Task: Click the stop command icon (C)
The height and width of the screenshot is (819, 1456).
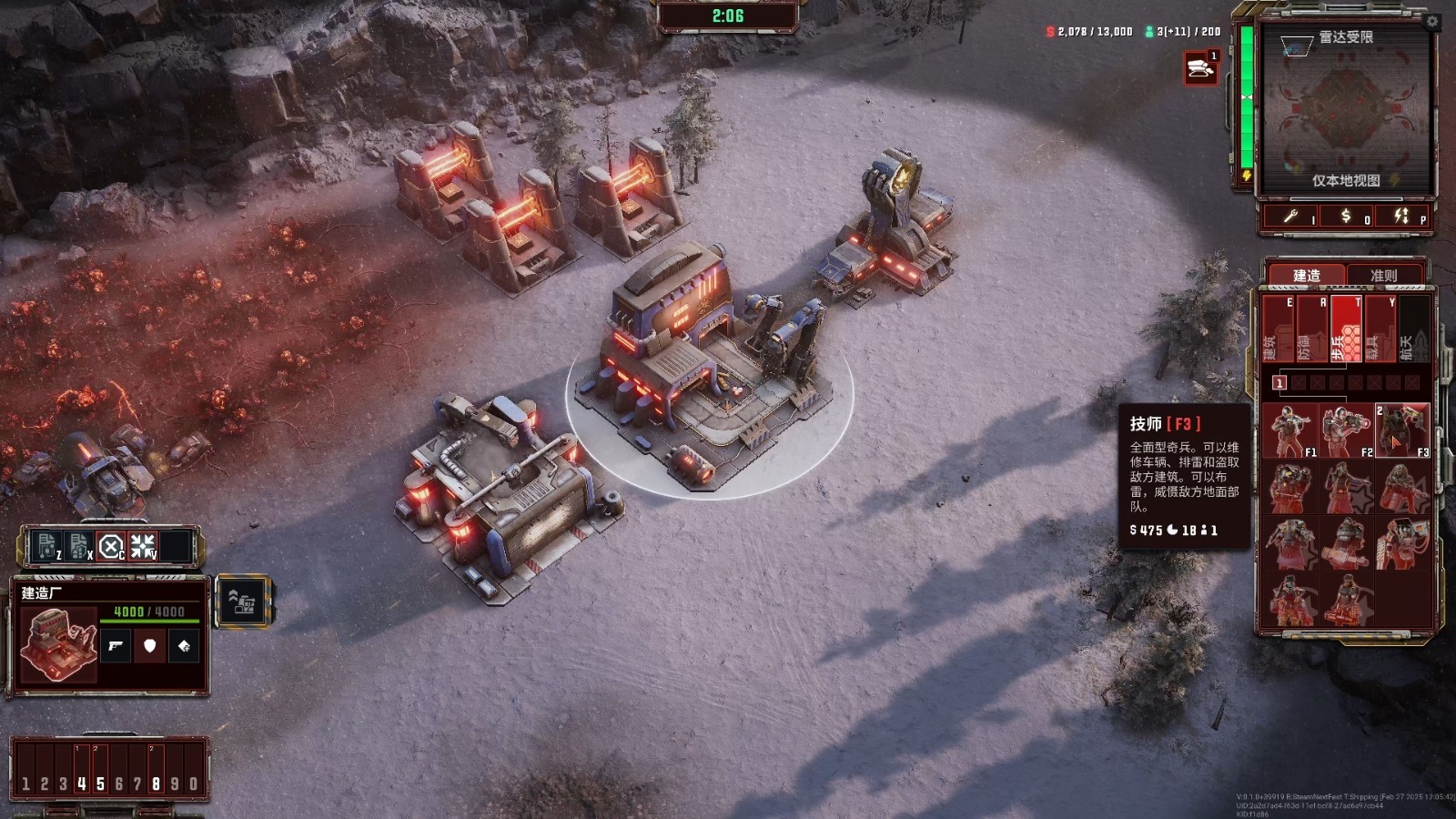Action: click(110, 546)
